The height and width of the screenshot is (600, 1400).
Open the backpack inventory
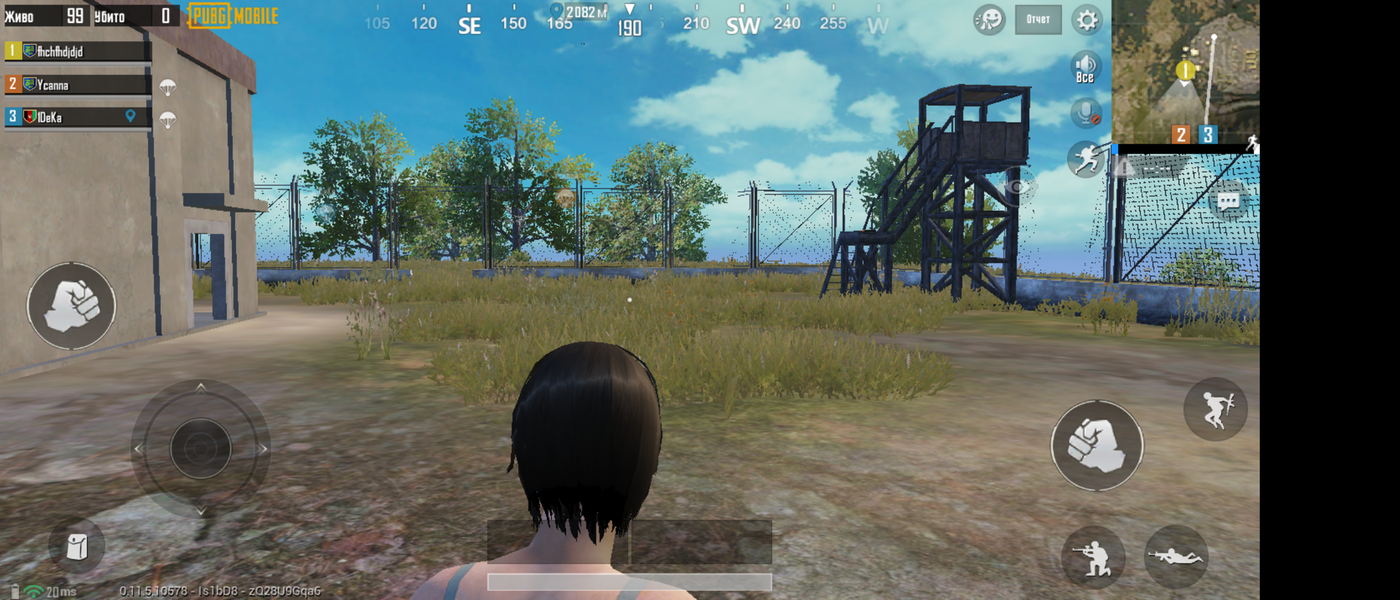pyautogui.click(x=77, y=546)
